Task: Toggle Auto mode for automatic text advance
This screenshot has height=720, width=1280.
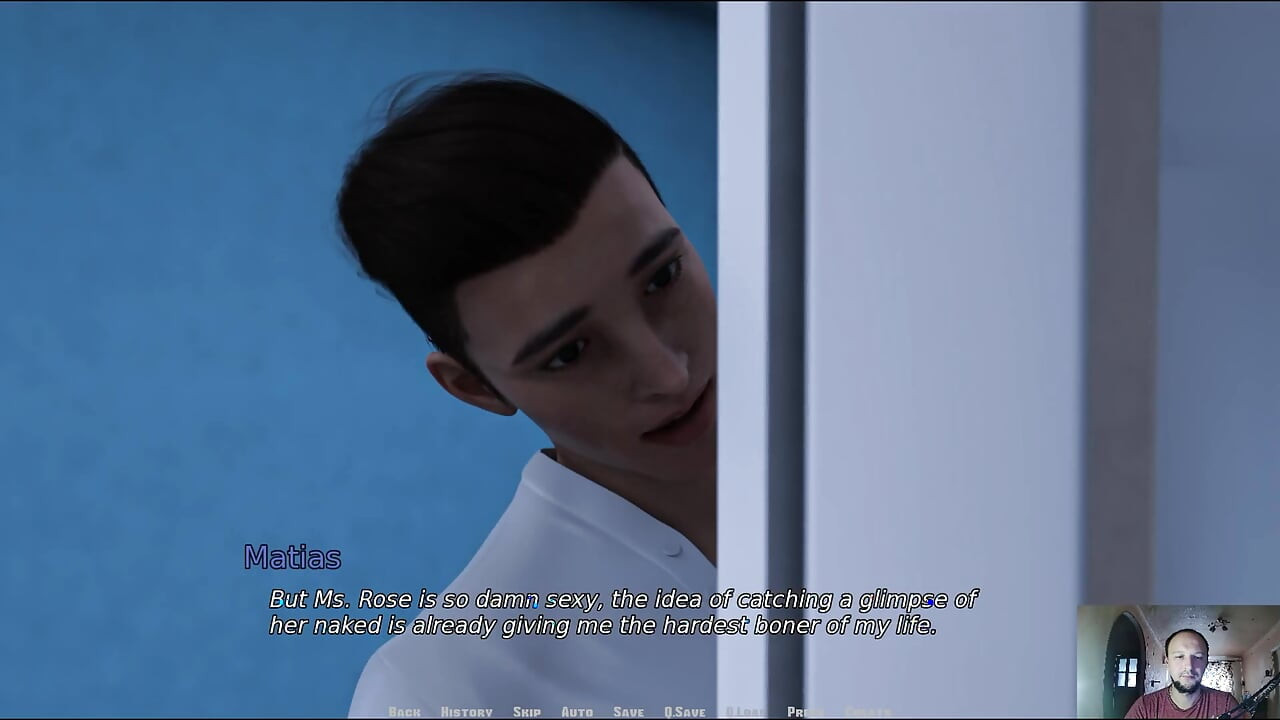Action: click(578, 711)
